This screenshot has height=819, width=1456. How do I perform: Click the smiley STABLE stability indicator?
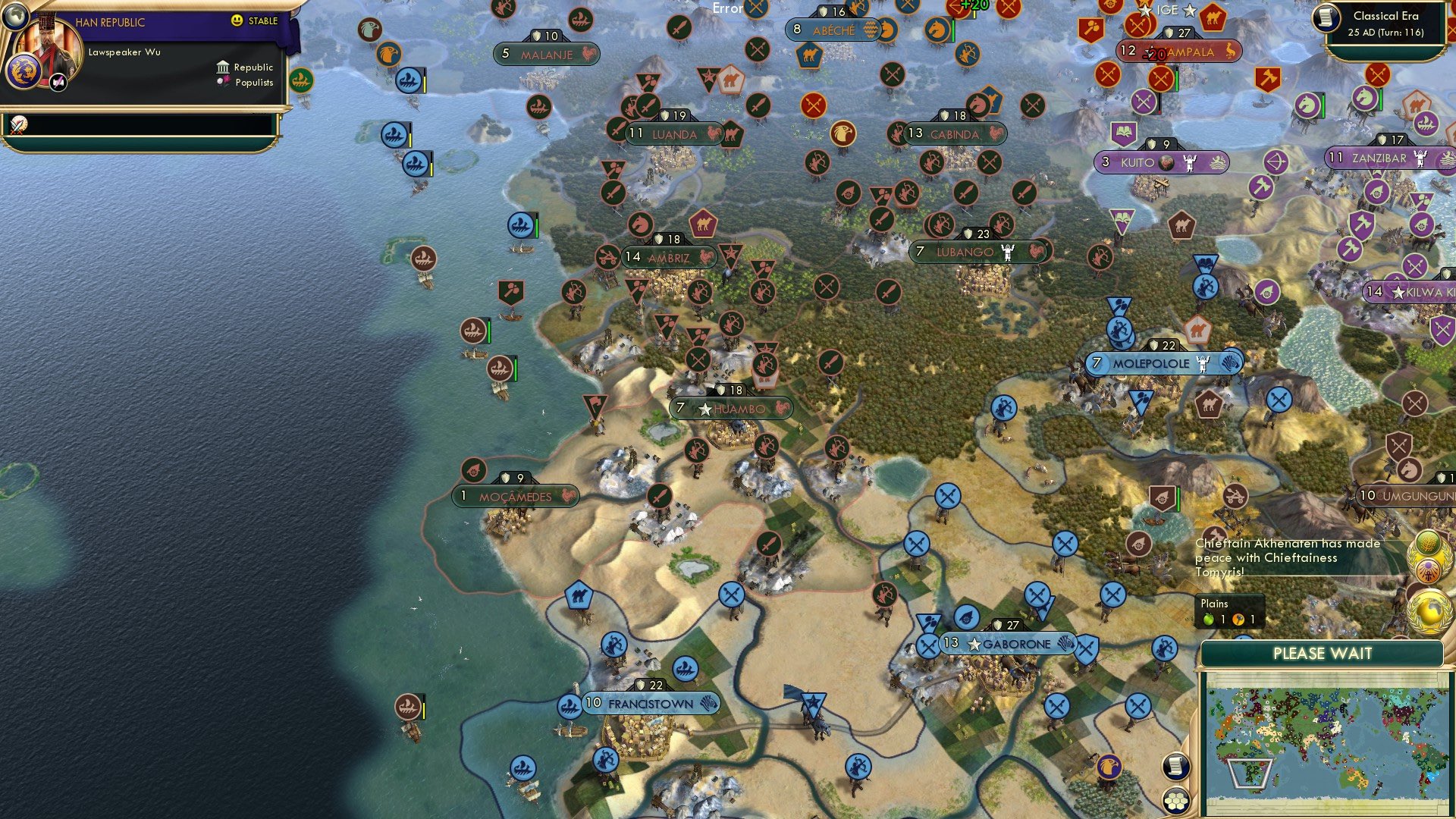click(236, 19)
